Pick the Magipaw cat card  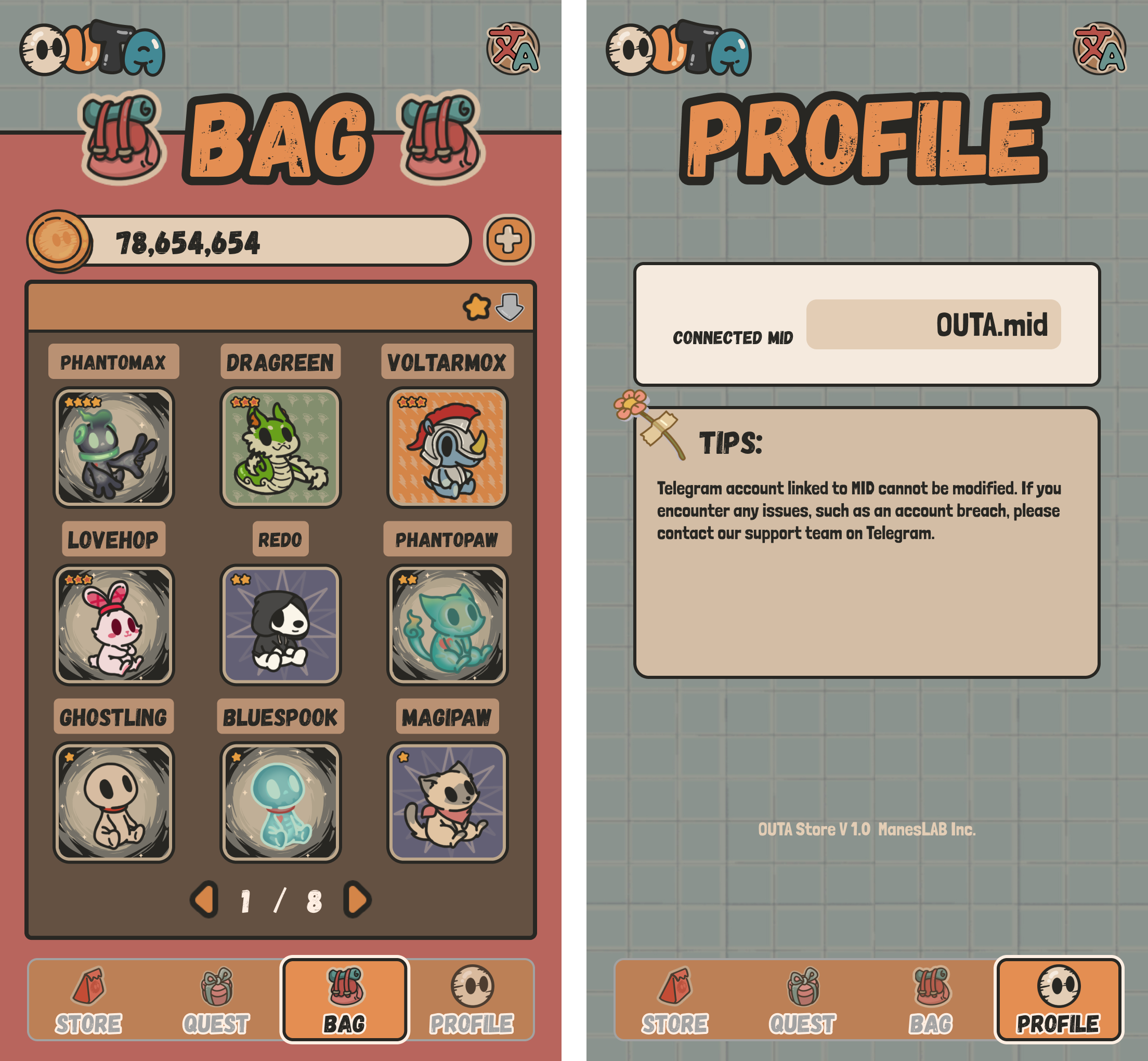click(447, 802)
